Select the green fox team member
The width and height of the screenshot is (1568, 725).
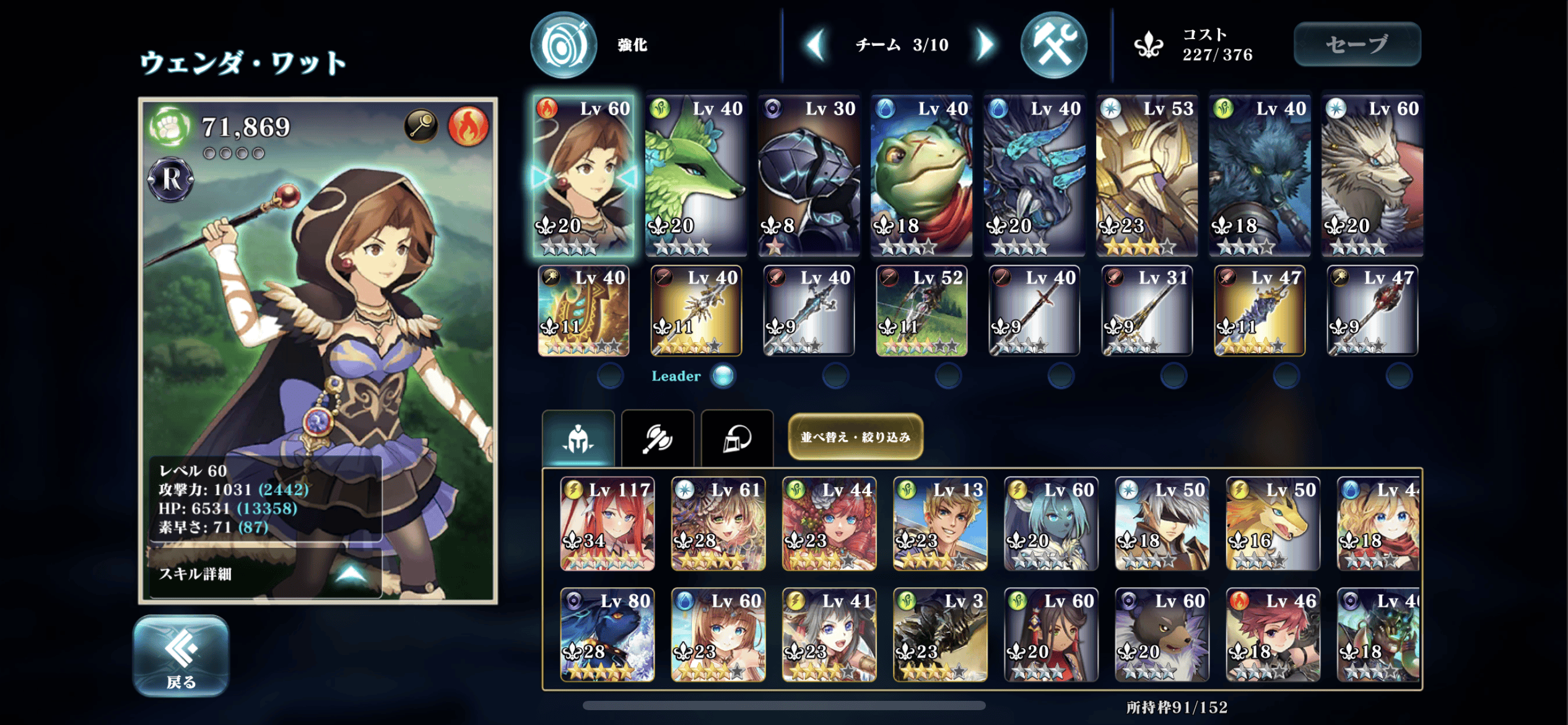coord(695,175)
